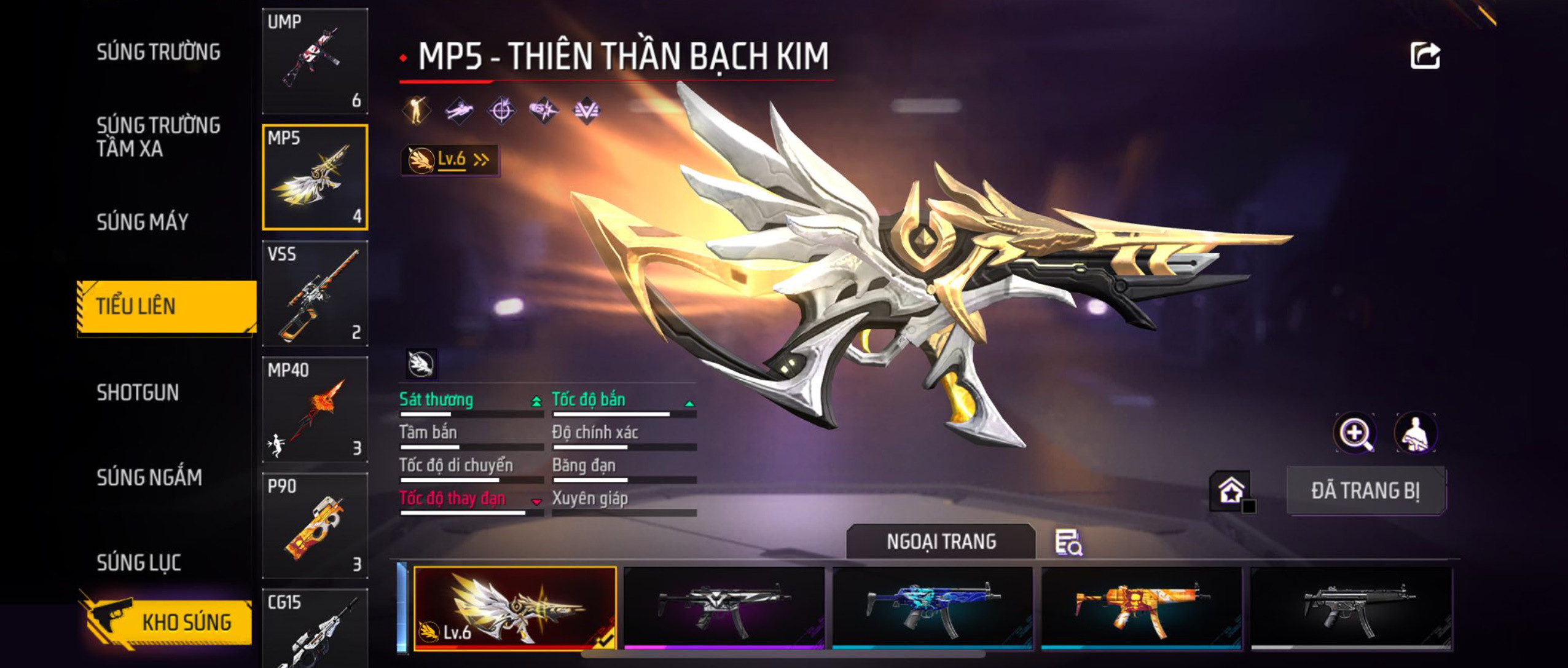Screen dimensions: 1568x668
Task: Select the UMP weapon tile
Action: coord(315,61)
